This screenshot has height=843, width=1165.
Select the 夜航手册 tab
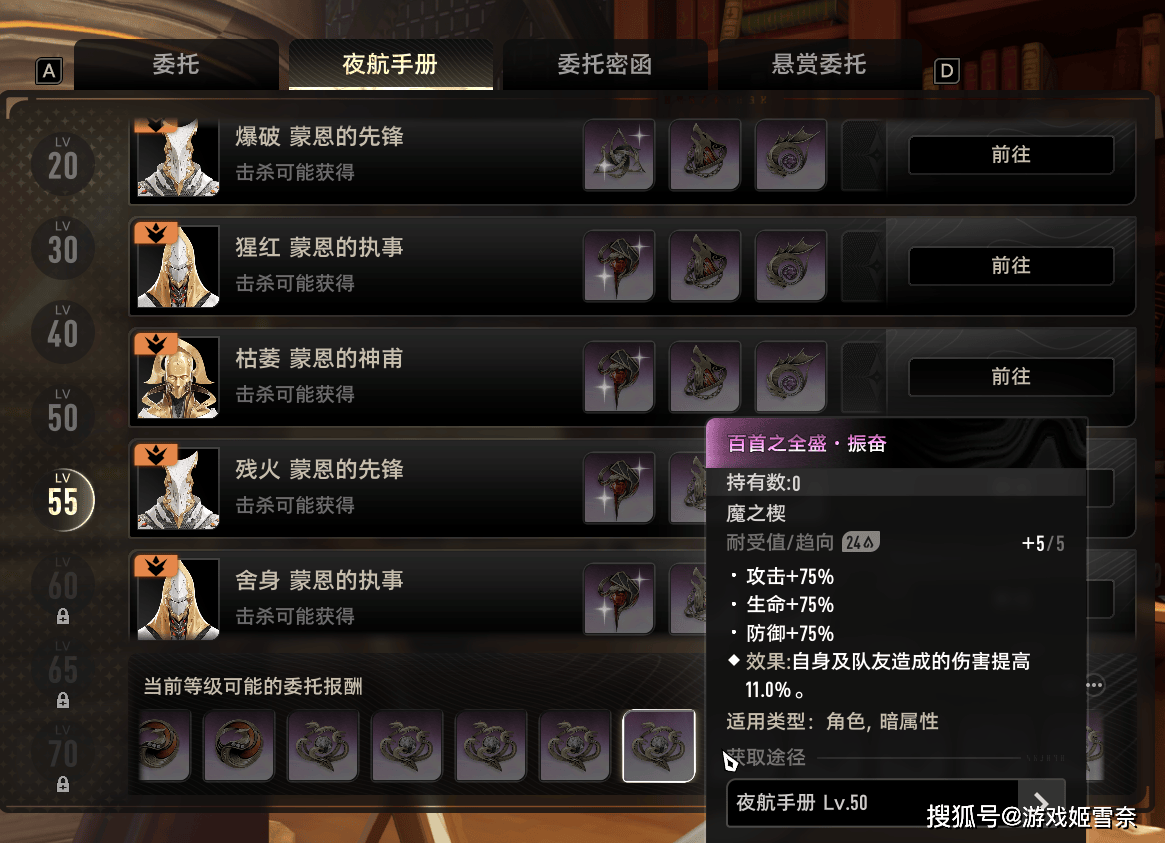click(x=390, y=66)
